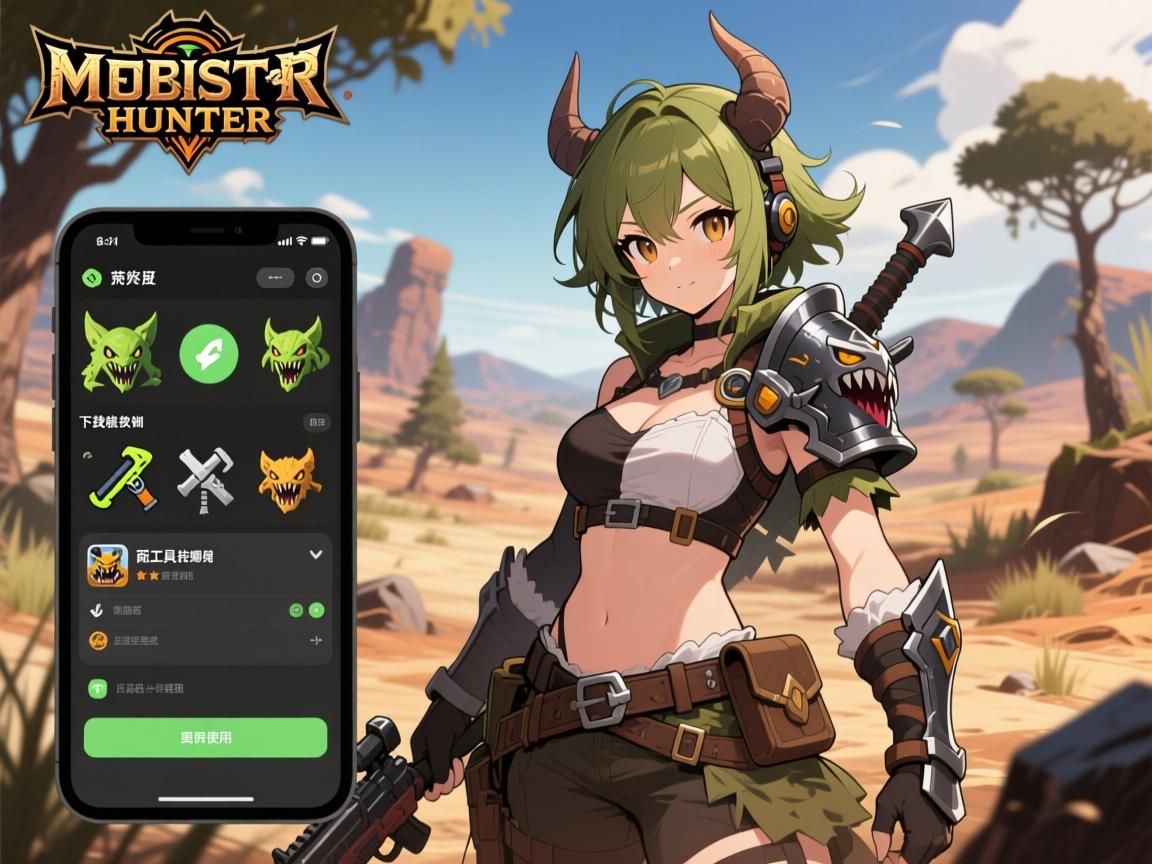
Task: Click the orange round badge icon row
Action: point(99,640)
